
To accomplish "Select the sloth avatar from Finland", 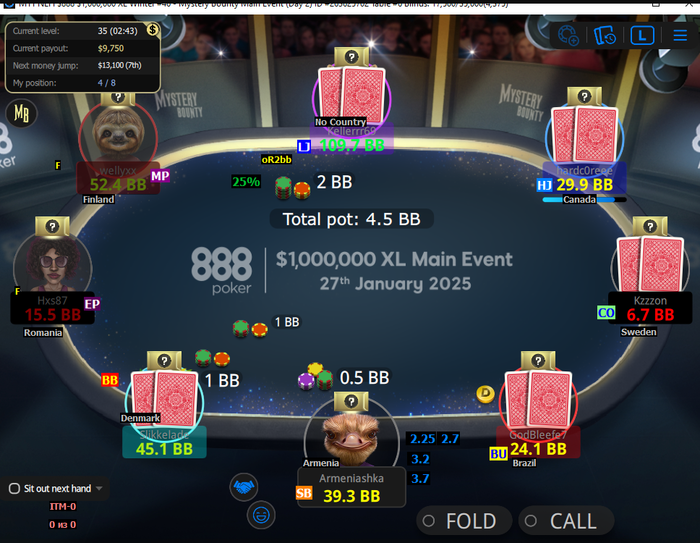I will 117,133.
